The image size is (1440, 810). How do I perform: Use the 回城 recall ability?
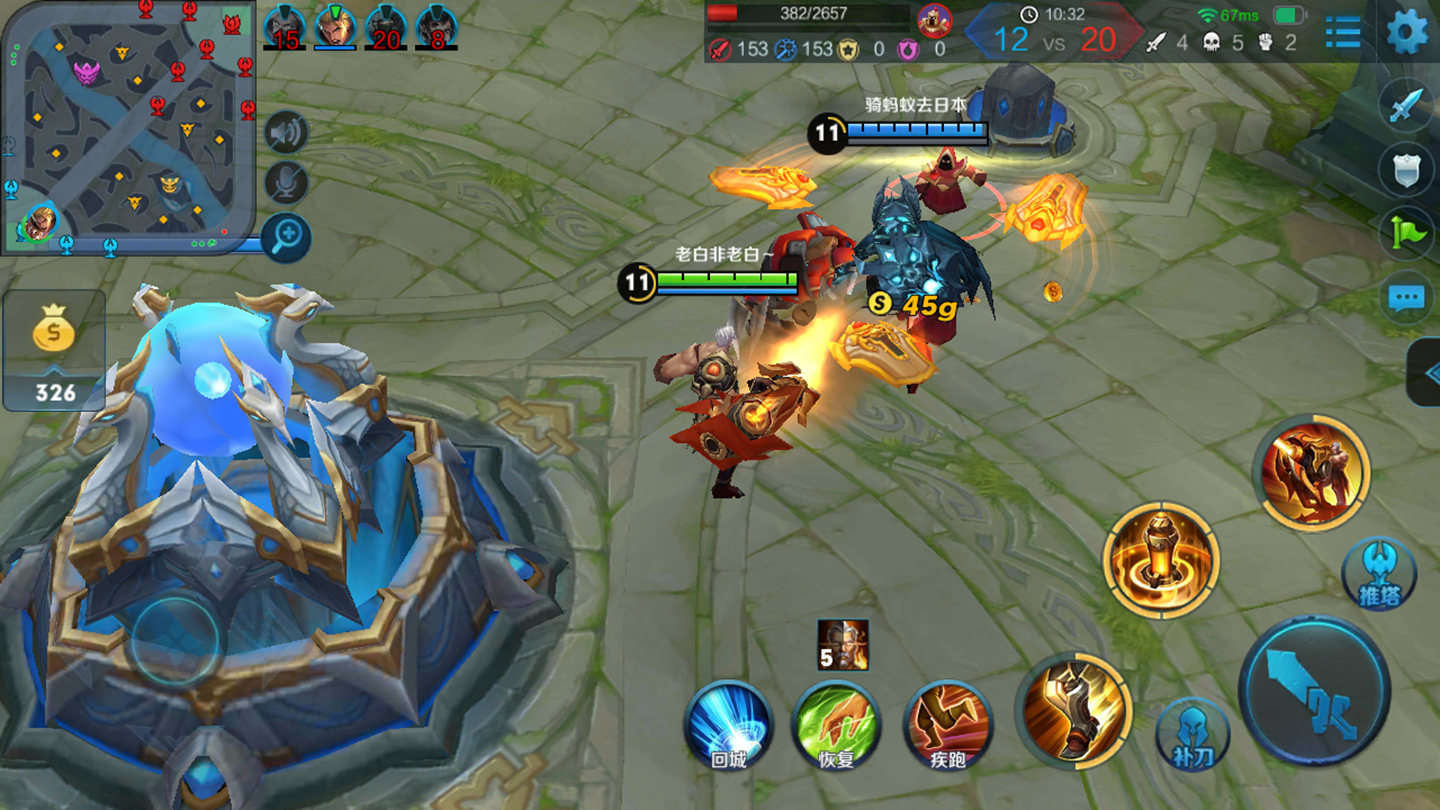click(729, 726)
